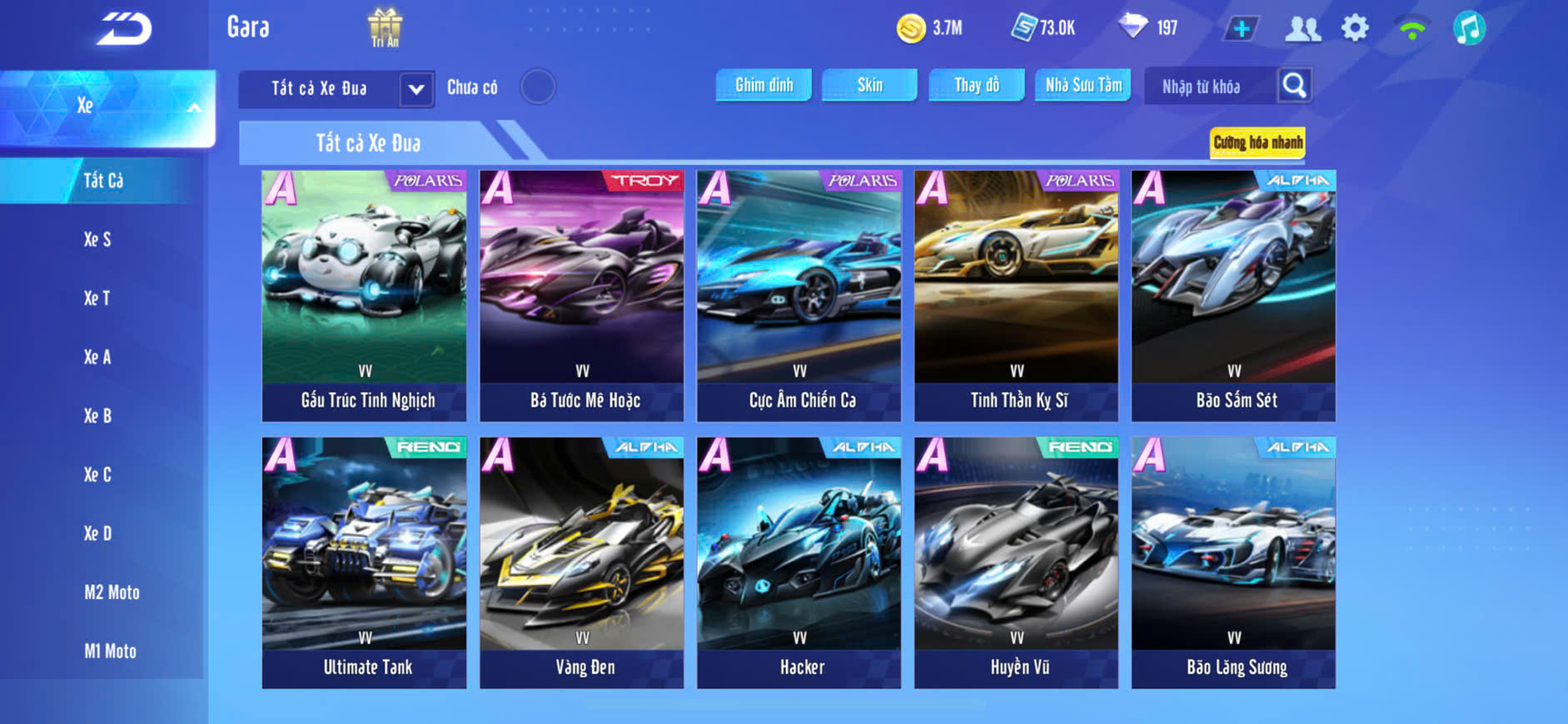This screenshot has width=1568, height=724.
Task: Activate Cường hóa nhanh quick upgrade
Action: pos(1257,142)
